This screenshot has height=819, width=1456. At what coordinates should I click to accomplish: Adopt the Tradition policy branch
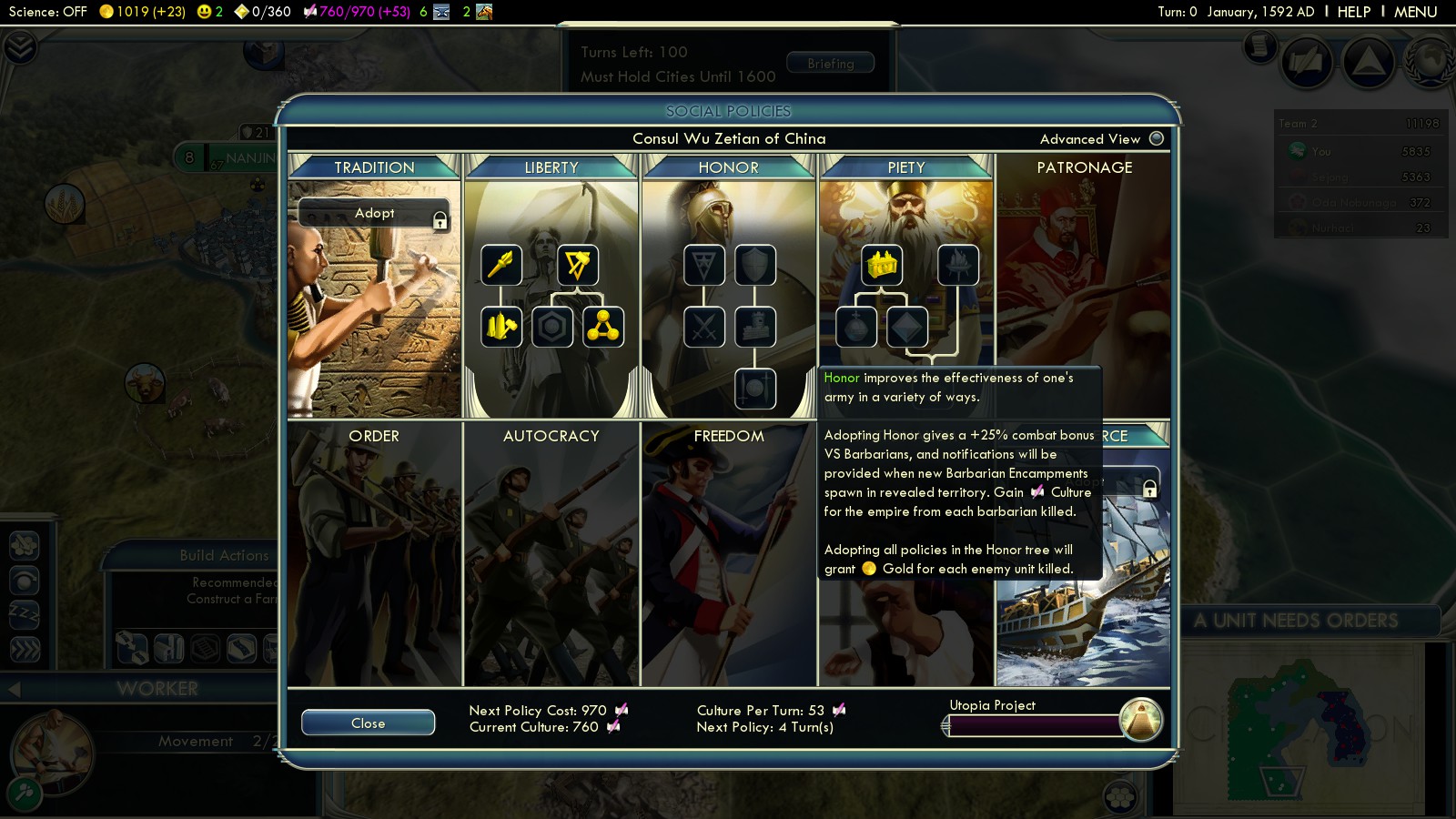(x=374, y=213)
